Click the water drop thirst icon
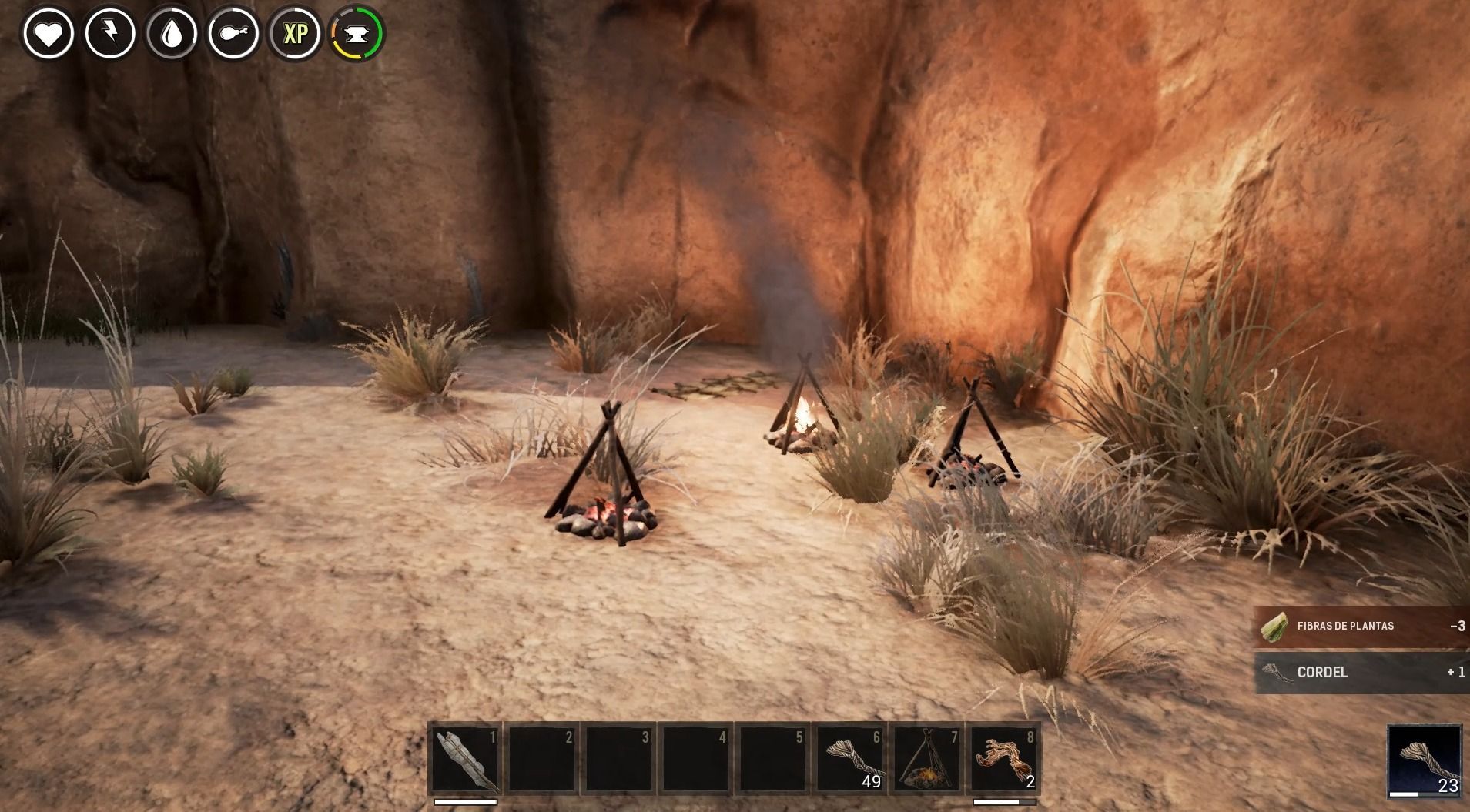Image resolution: width=1470 pixels, height=812 pixels. click(172, 34)
